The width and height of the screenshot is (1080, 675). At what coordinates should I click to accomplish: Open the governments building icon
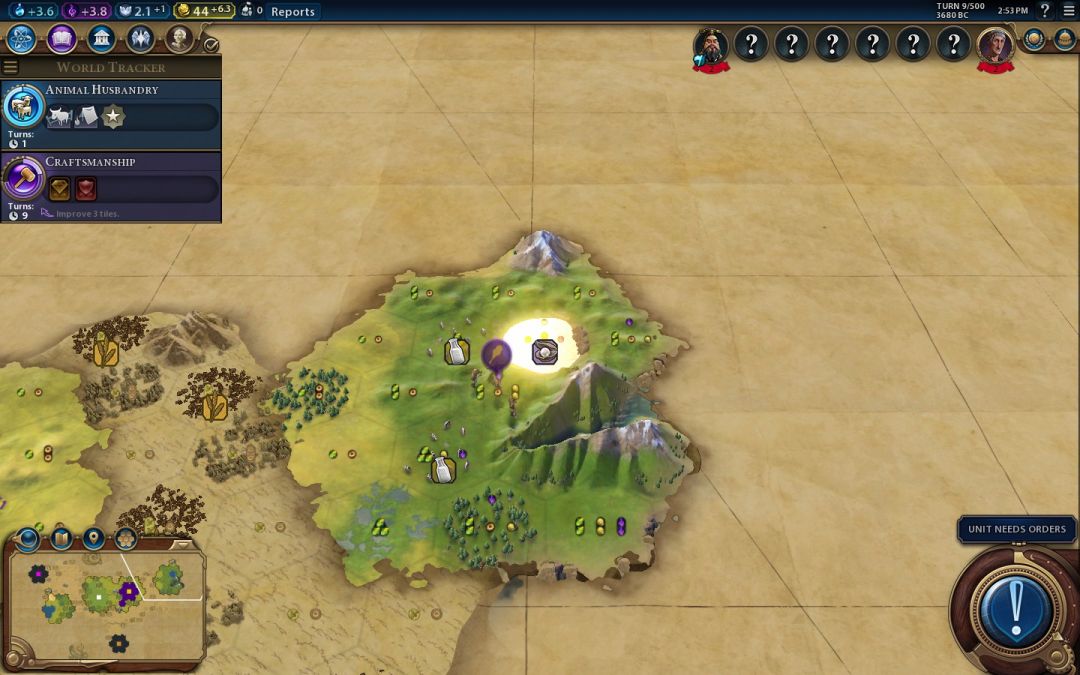(x=100, y=39)
